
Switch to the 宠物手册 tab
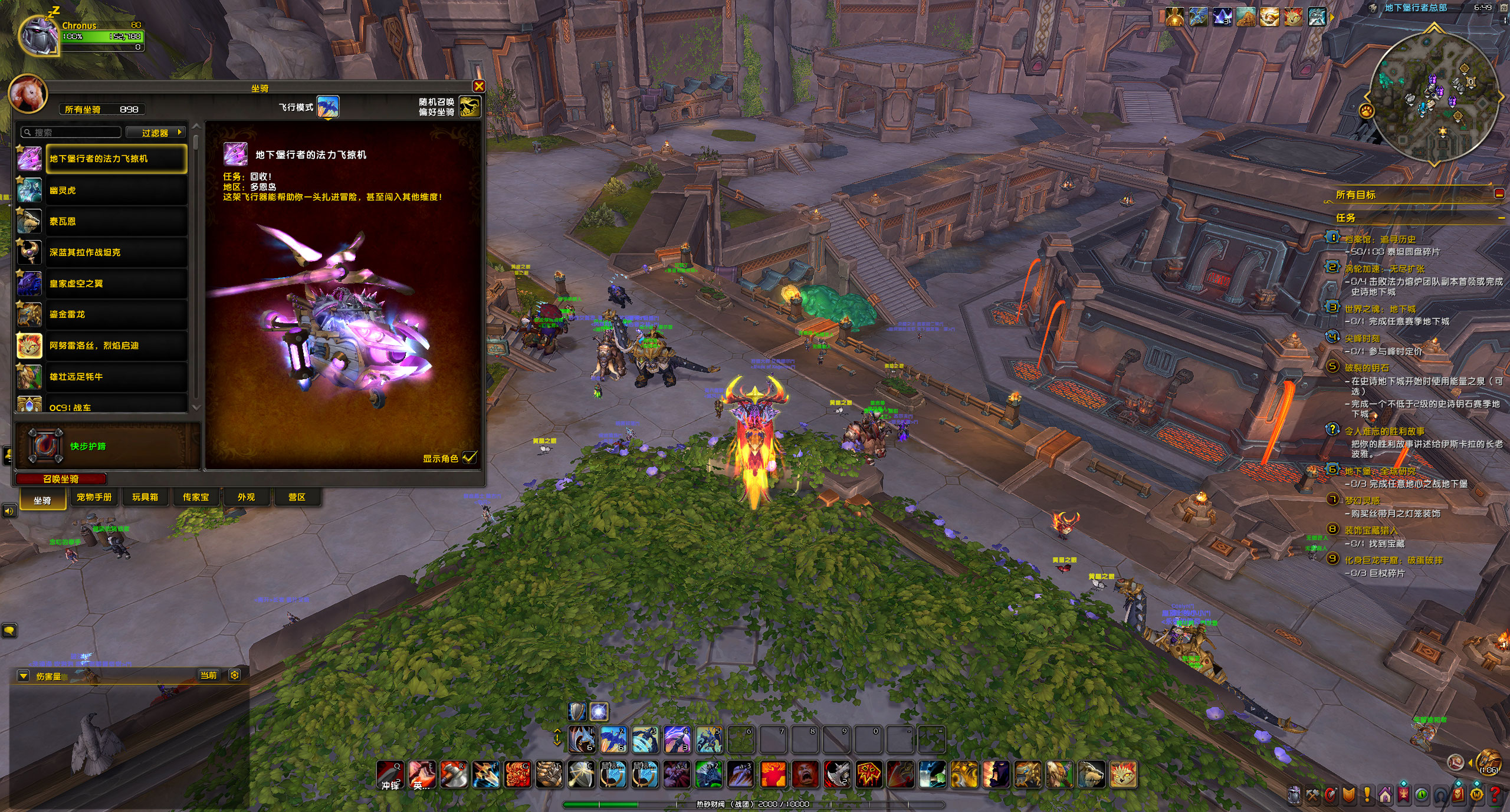coord(94,497)
